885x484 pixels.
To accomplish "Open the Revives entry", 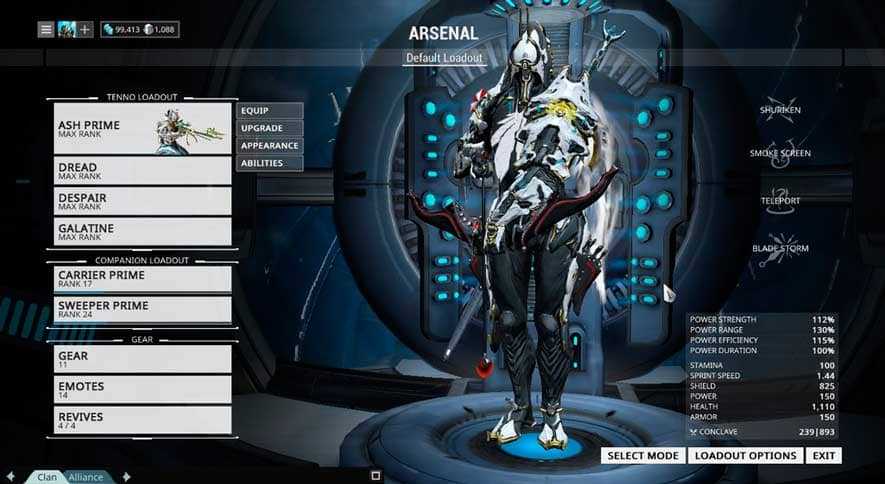I will click(x=142, y=419).
